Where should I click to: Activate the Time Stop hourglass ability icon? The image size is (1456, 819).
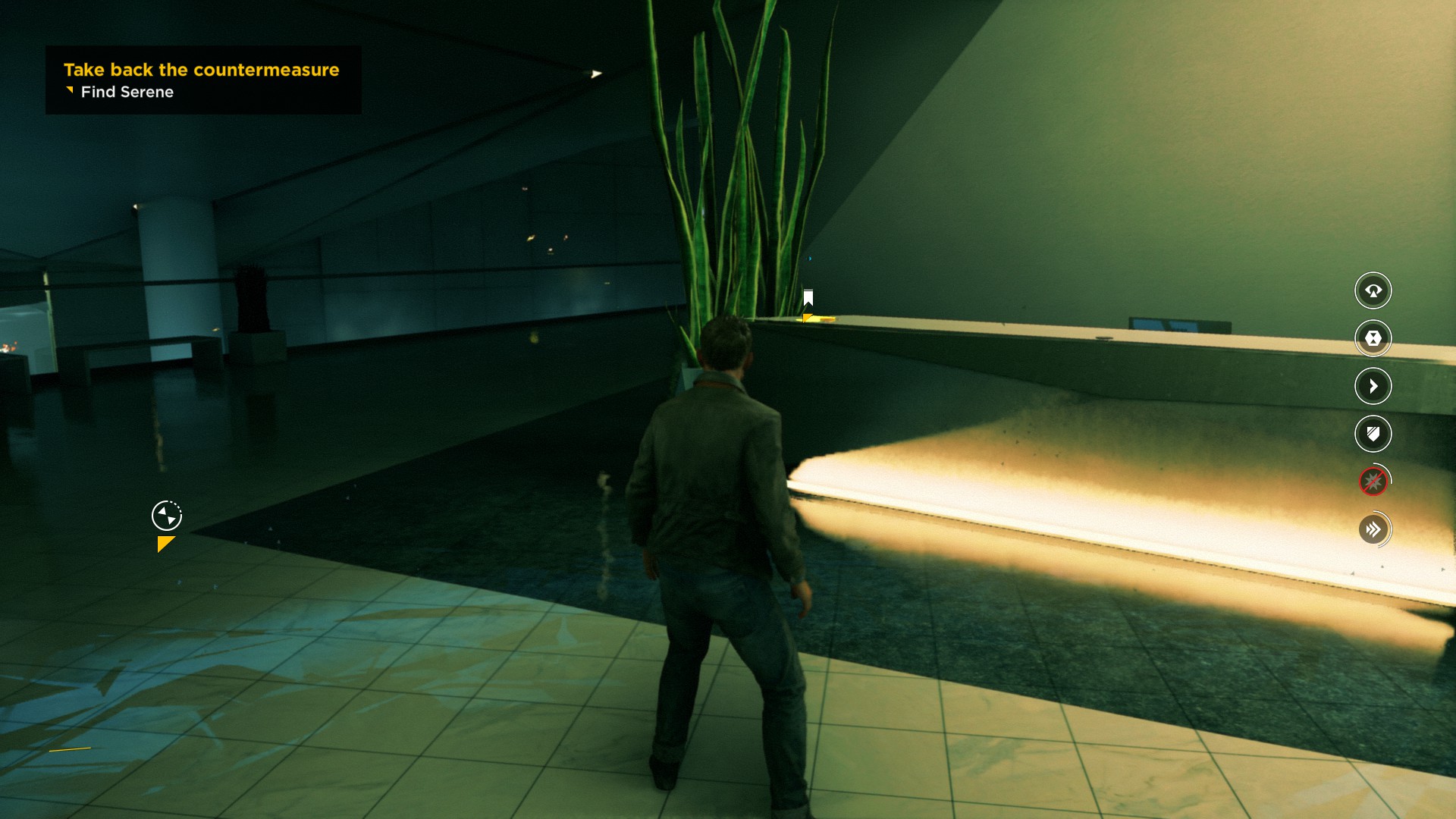click(x=1373, y=338)
